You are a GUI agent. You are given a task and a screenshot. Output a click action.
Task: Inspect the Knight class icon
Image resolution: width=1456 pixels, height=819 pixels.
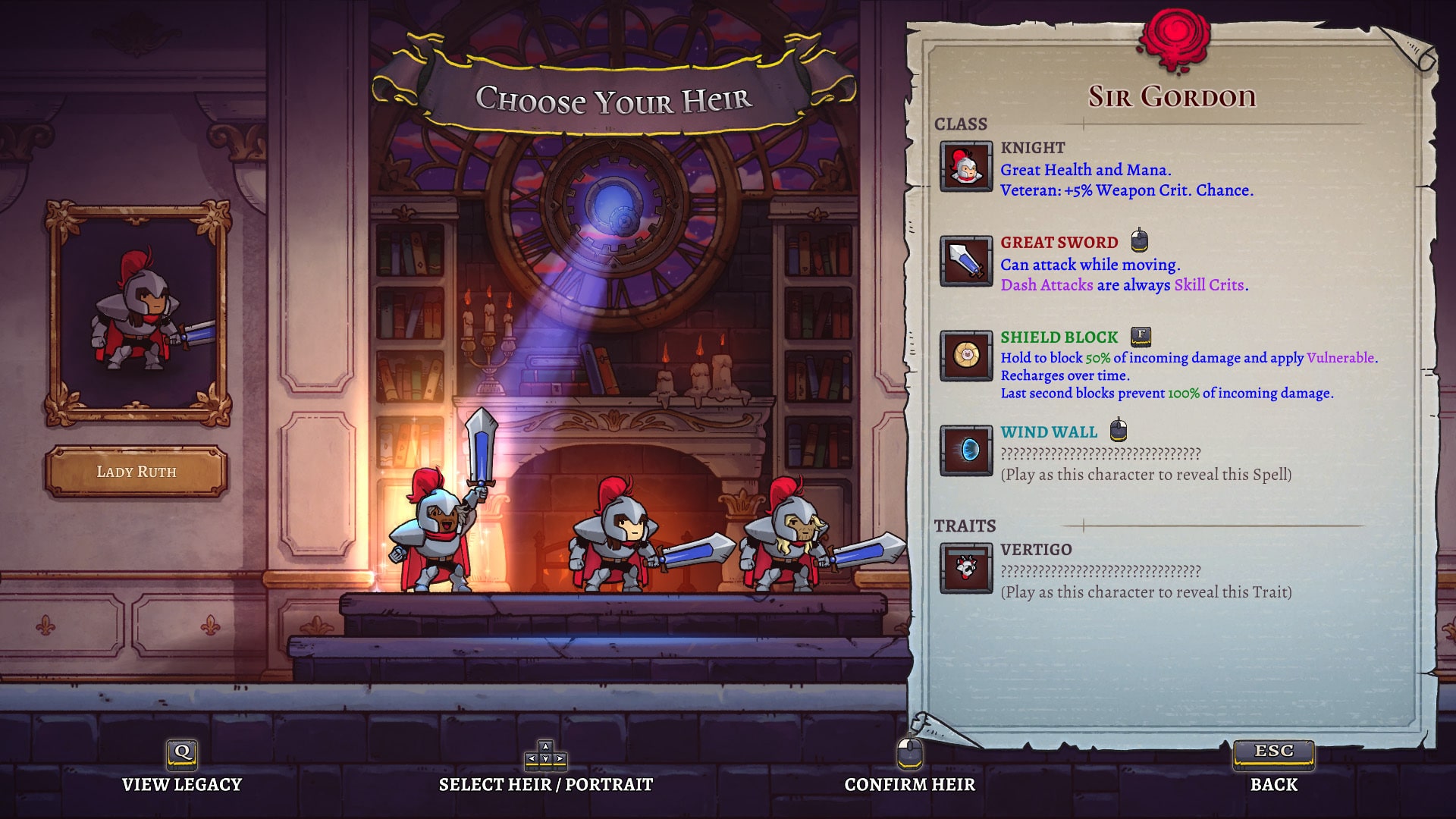[965, 167]
